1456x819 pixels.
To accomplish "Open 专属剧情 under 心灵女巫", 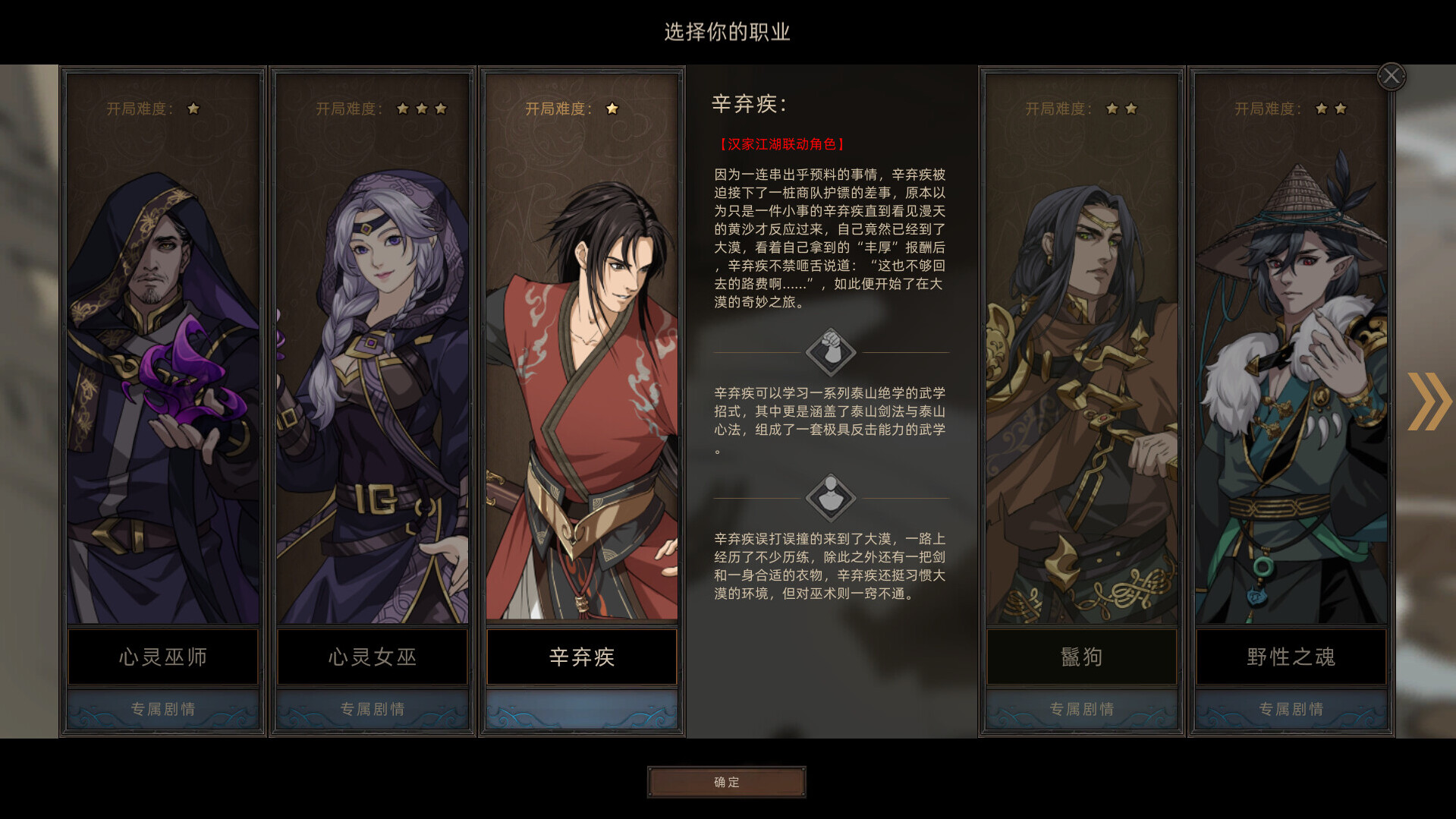I will point(373,709).
